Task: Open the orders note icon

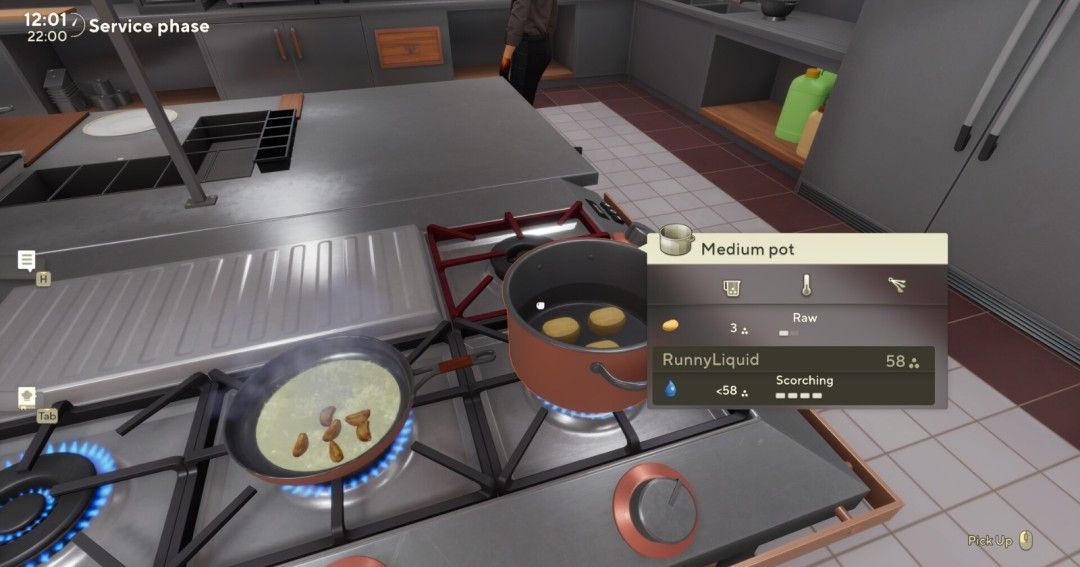Action: pos(27,261)
